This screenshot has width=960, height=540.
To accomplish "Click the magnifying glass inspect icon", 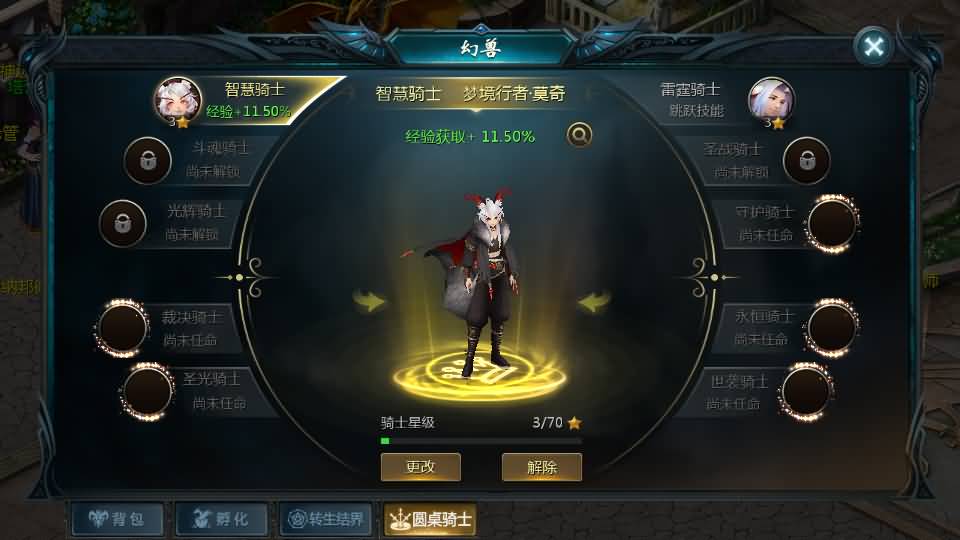I will 578,135.
